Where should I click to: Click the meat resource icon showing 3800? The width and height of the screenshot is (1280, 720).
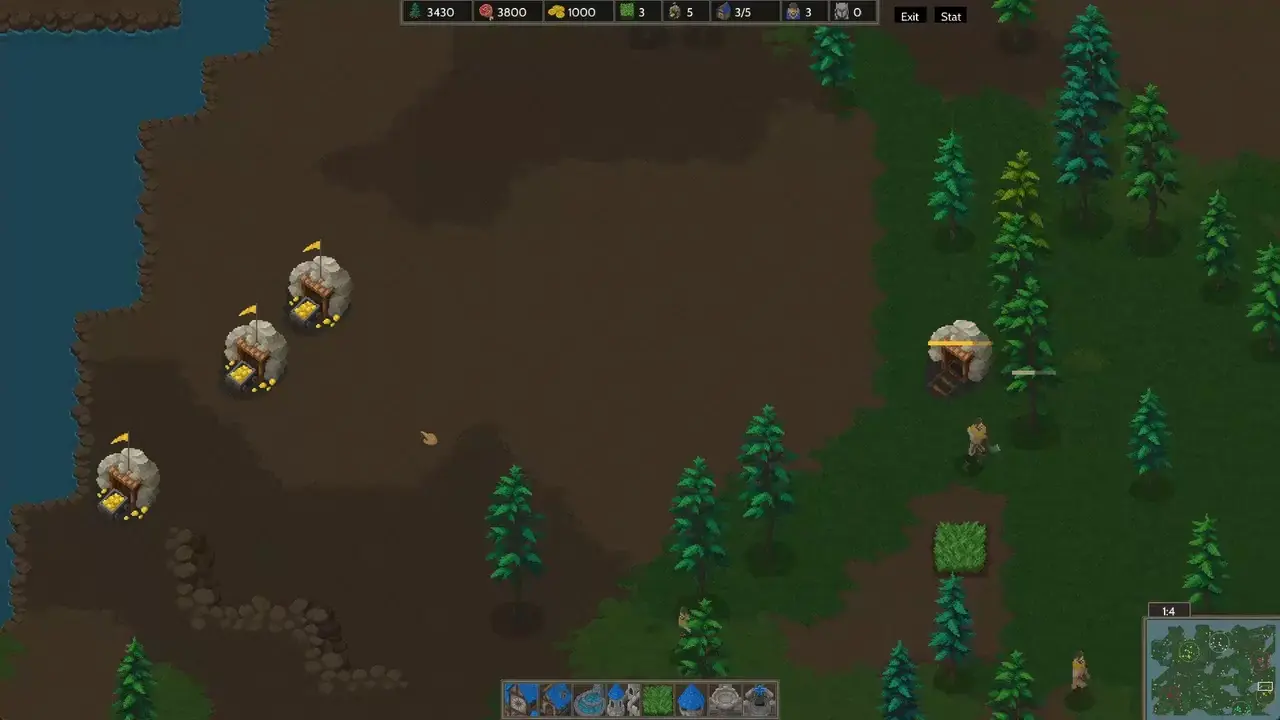coord(486,12)
